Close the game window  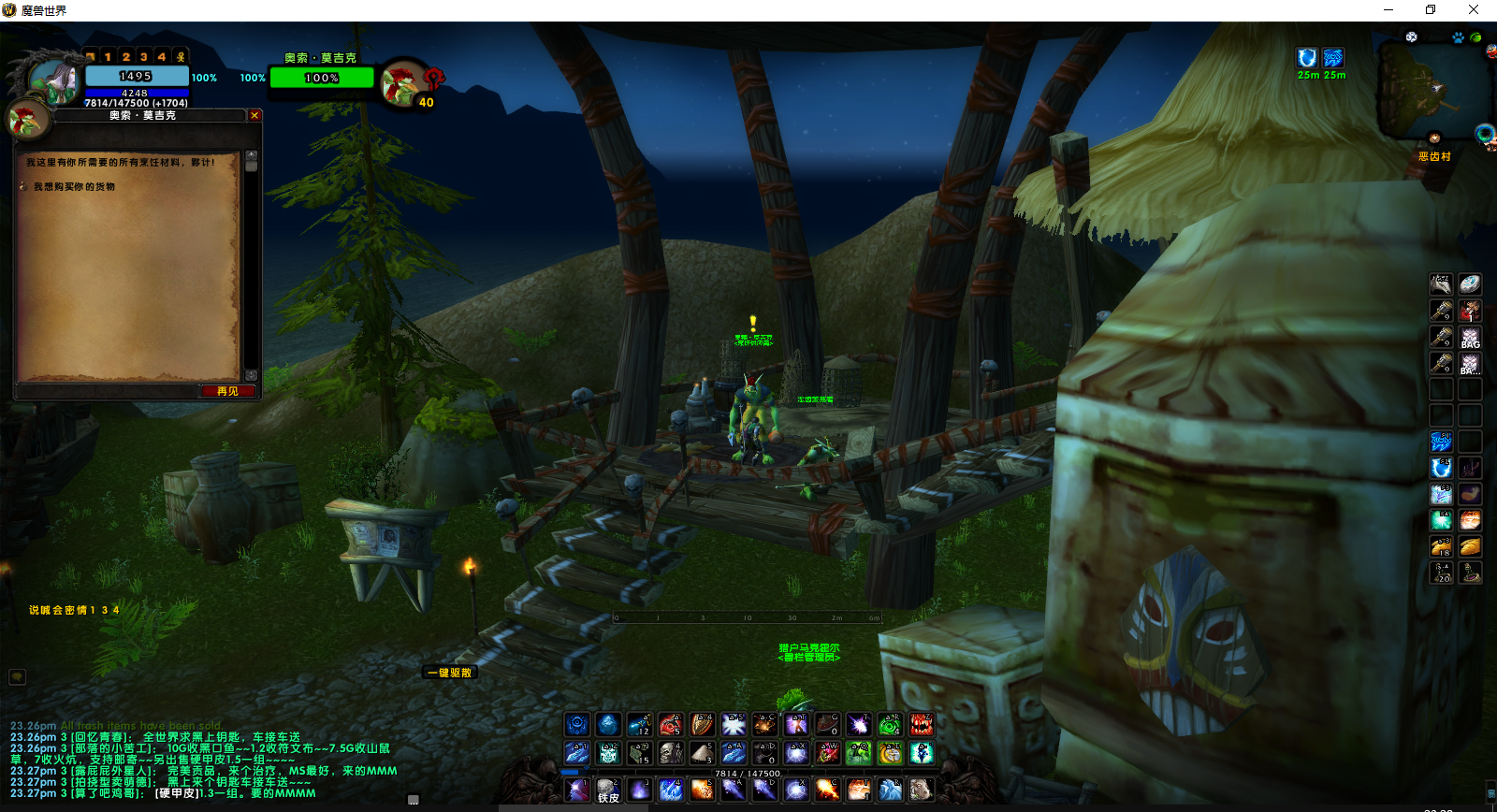(1473, 9)
